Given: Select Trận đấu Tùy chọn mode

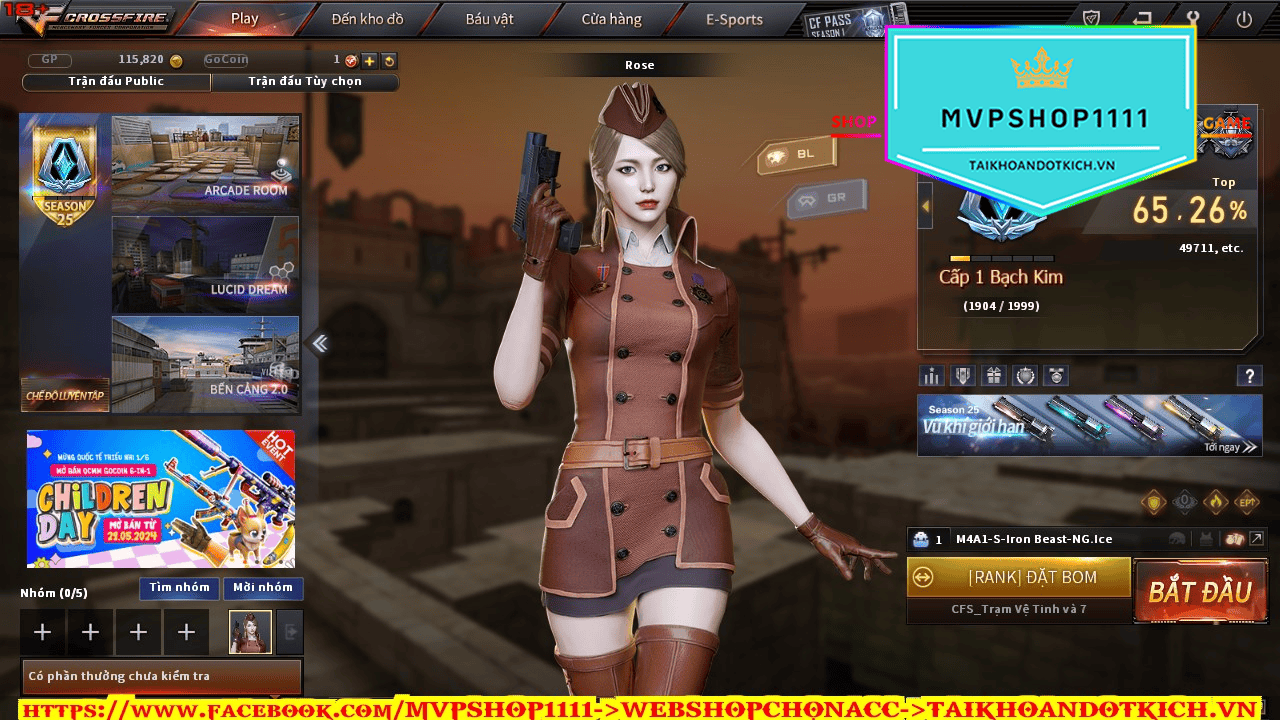Looking at the screenshot, I should [305, 82].
